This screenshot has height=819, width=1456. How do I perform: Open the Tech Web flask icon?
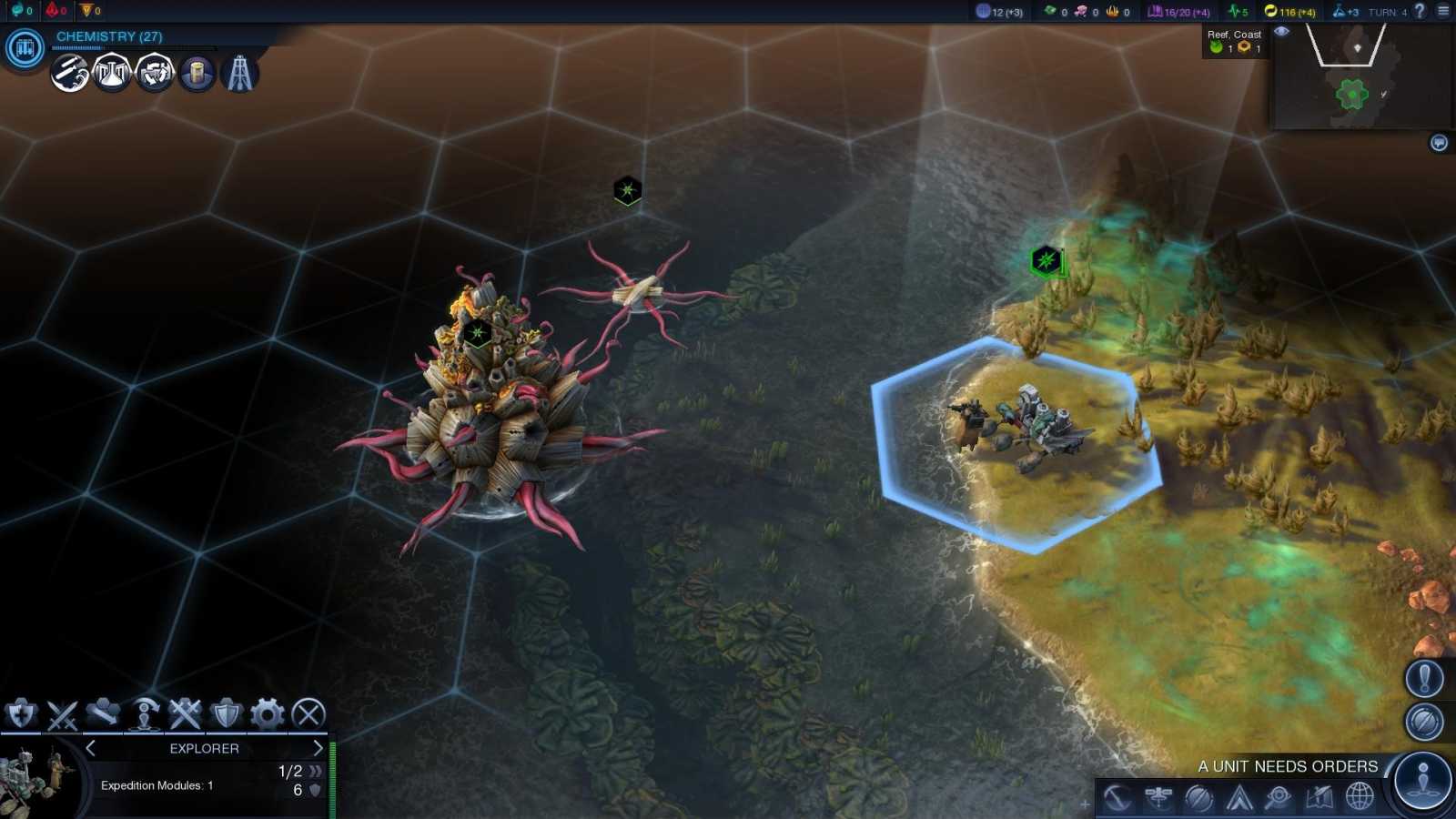point(109,75)
